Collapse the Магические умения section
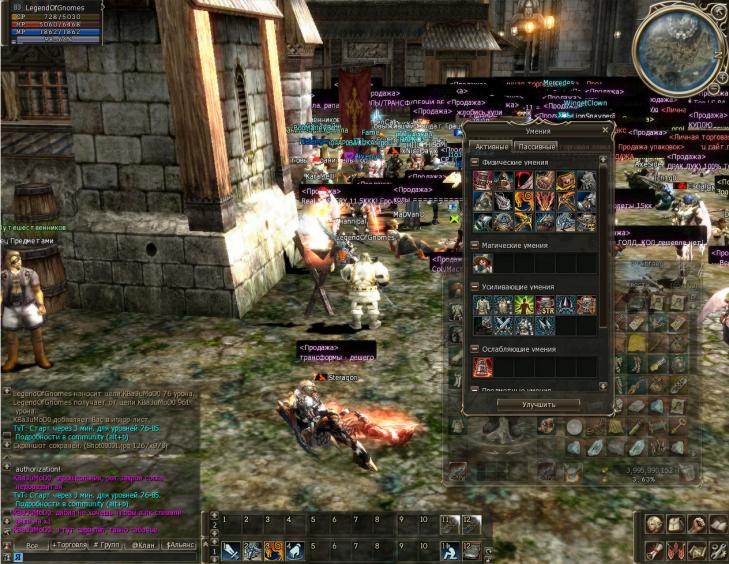Image resolution: width=729 pixels, height=564 pixels. [476, 244]
